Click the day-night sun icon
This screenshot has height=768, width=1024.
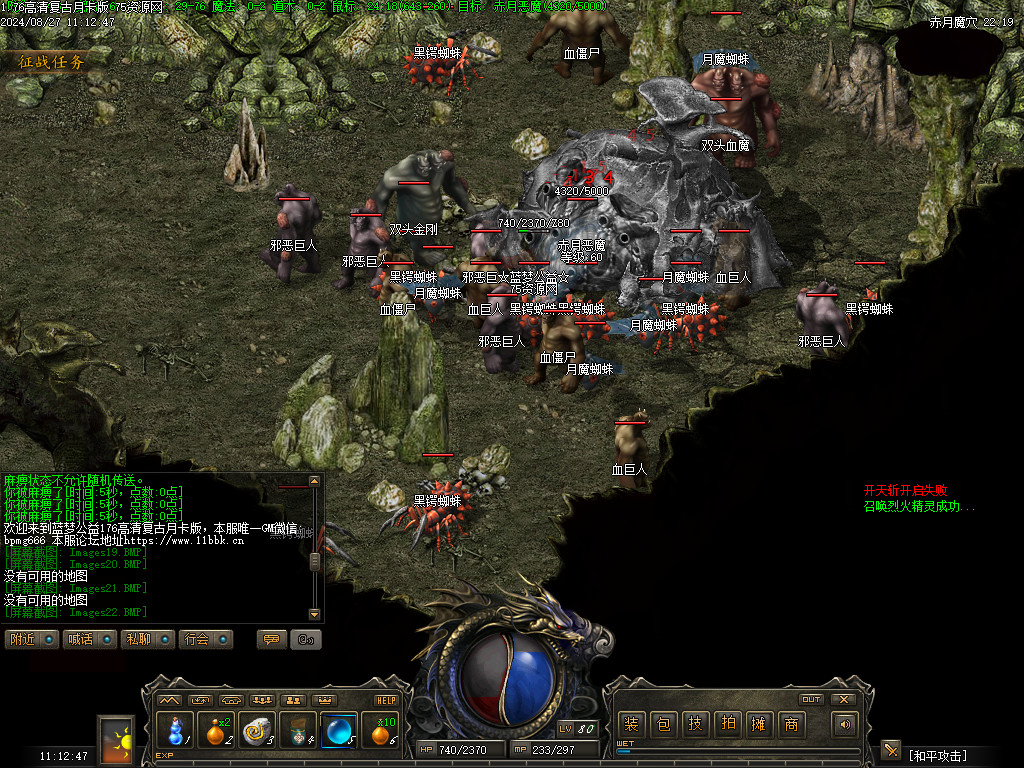point(116,741)
